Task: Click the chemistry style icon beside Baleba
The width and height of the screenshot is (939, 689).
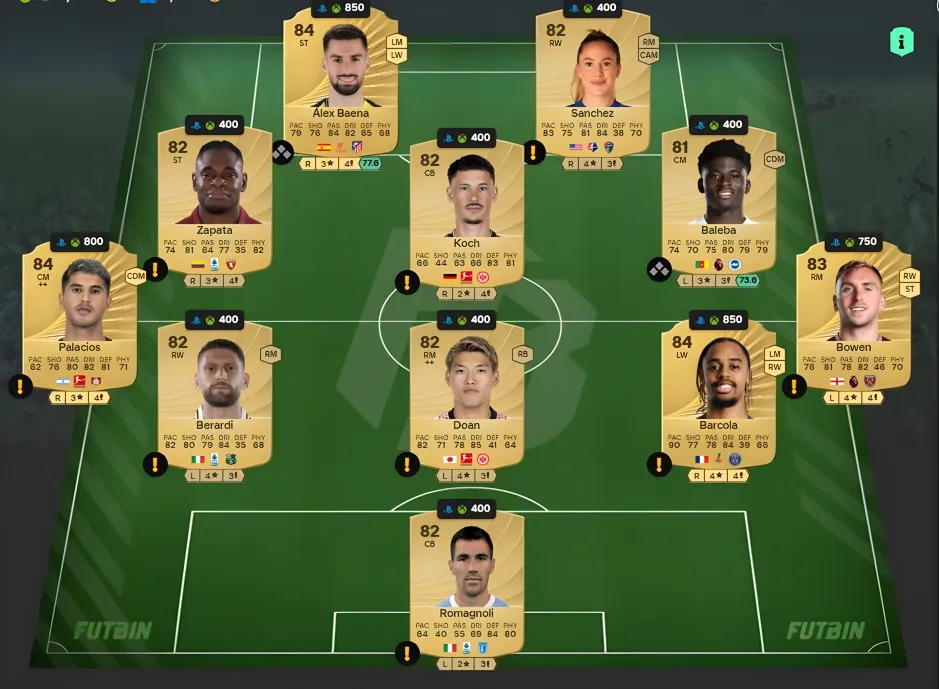Action: pos(659,269)
